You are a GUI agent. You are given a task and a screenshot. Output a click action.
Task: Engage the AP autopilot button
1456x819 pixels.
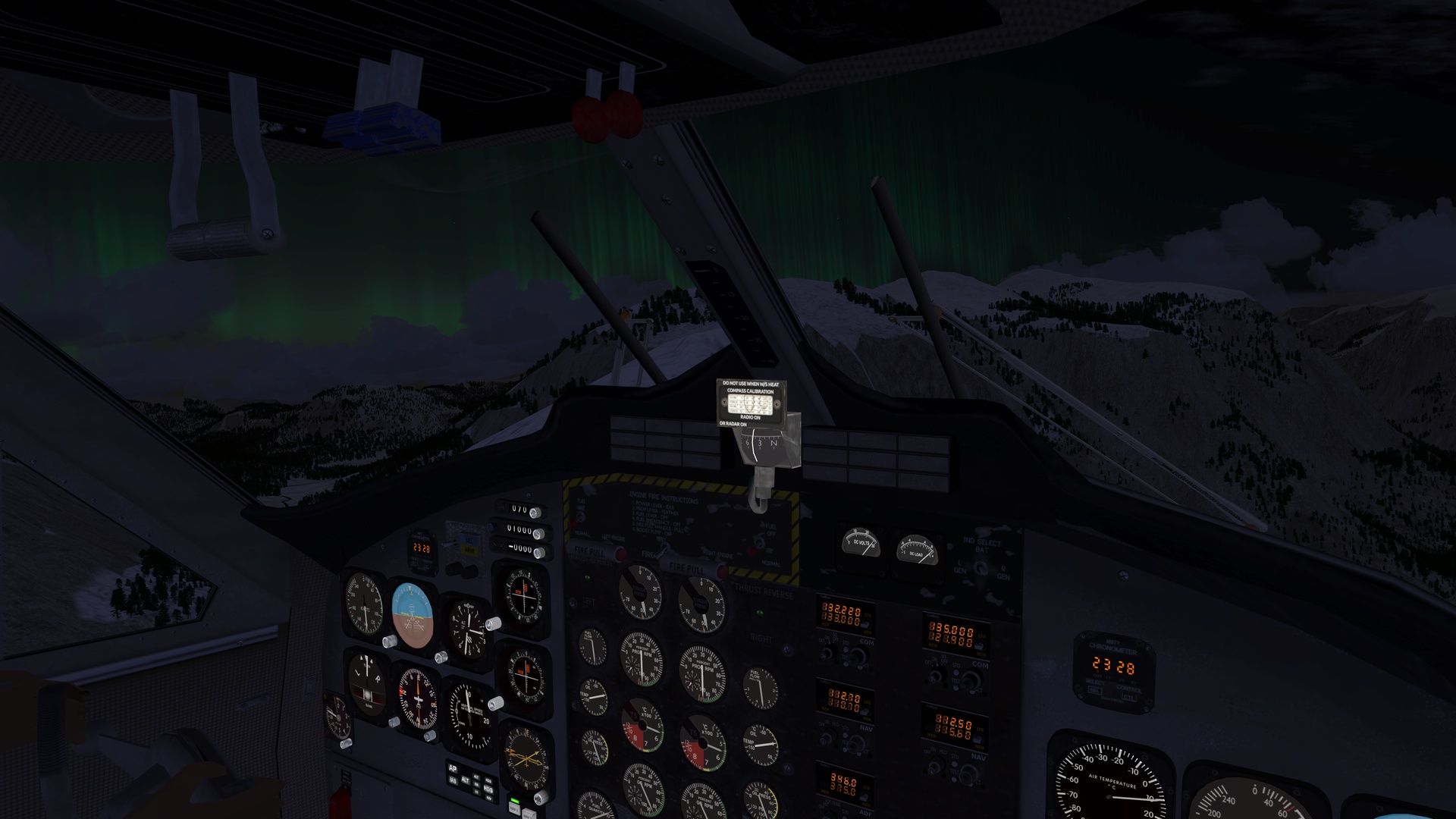tap(453, 768)
